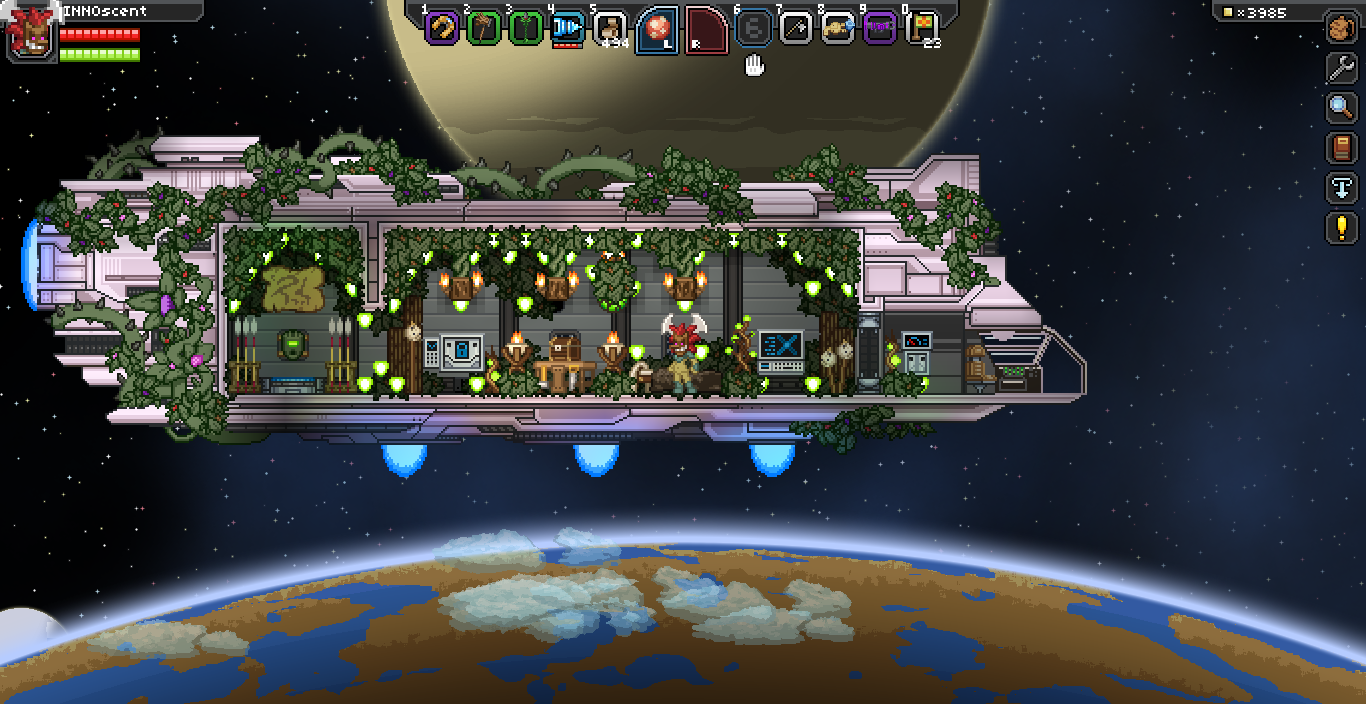1366x704 pixels.
Task: Select the empty hotbar slot 6
Action: (x=754, y=28)
